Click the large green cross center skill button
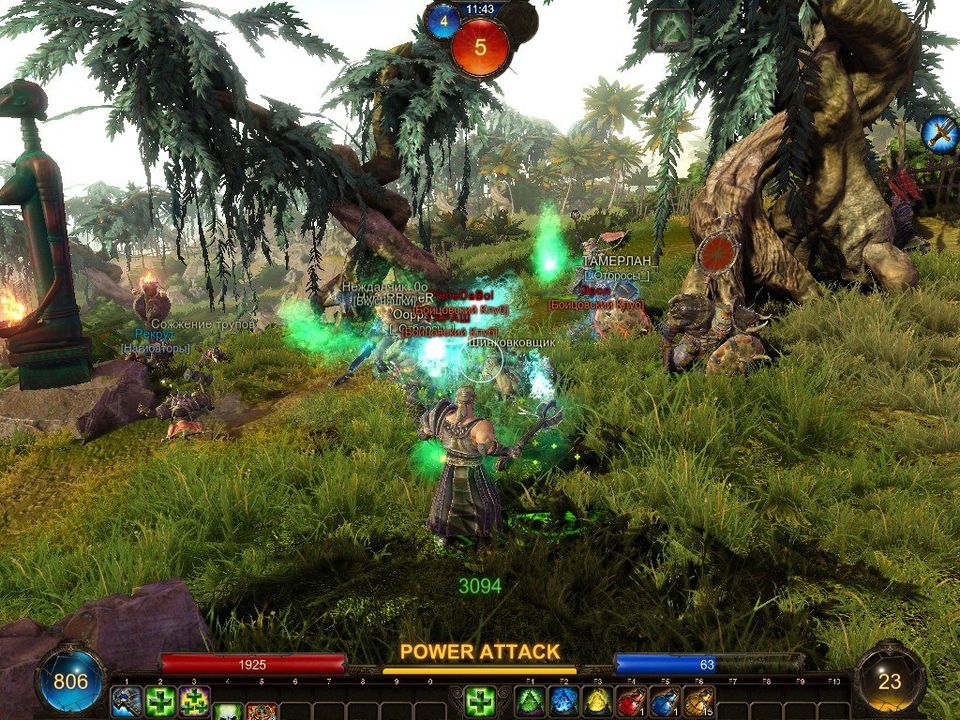This screenshot has width=960, height=720. point(480,702)
